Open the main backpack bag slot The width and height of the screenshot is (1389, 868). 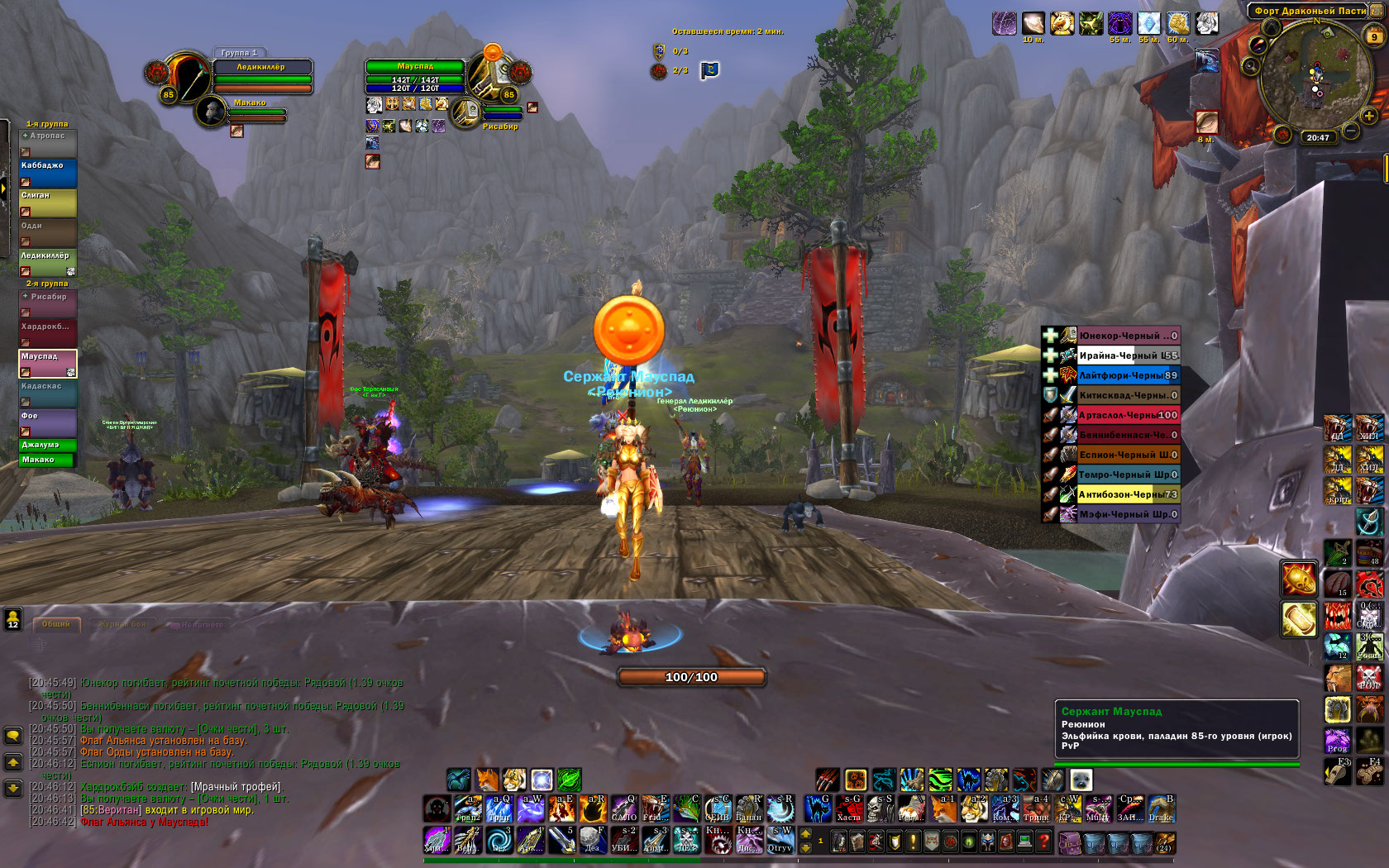coord(1164,842)
